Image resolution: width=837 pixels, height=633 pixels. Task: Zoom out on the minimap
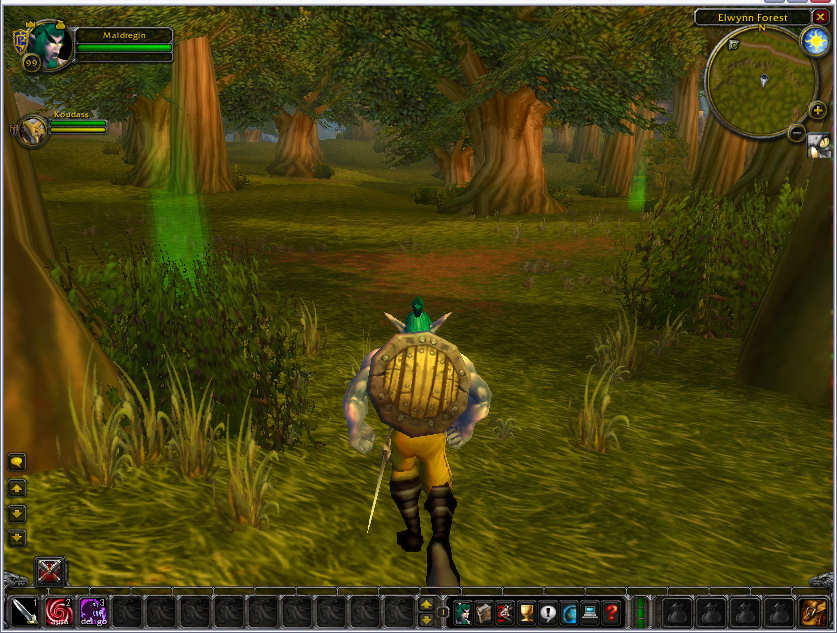[797, 132]
